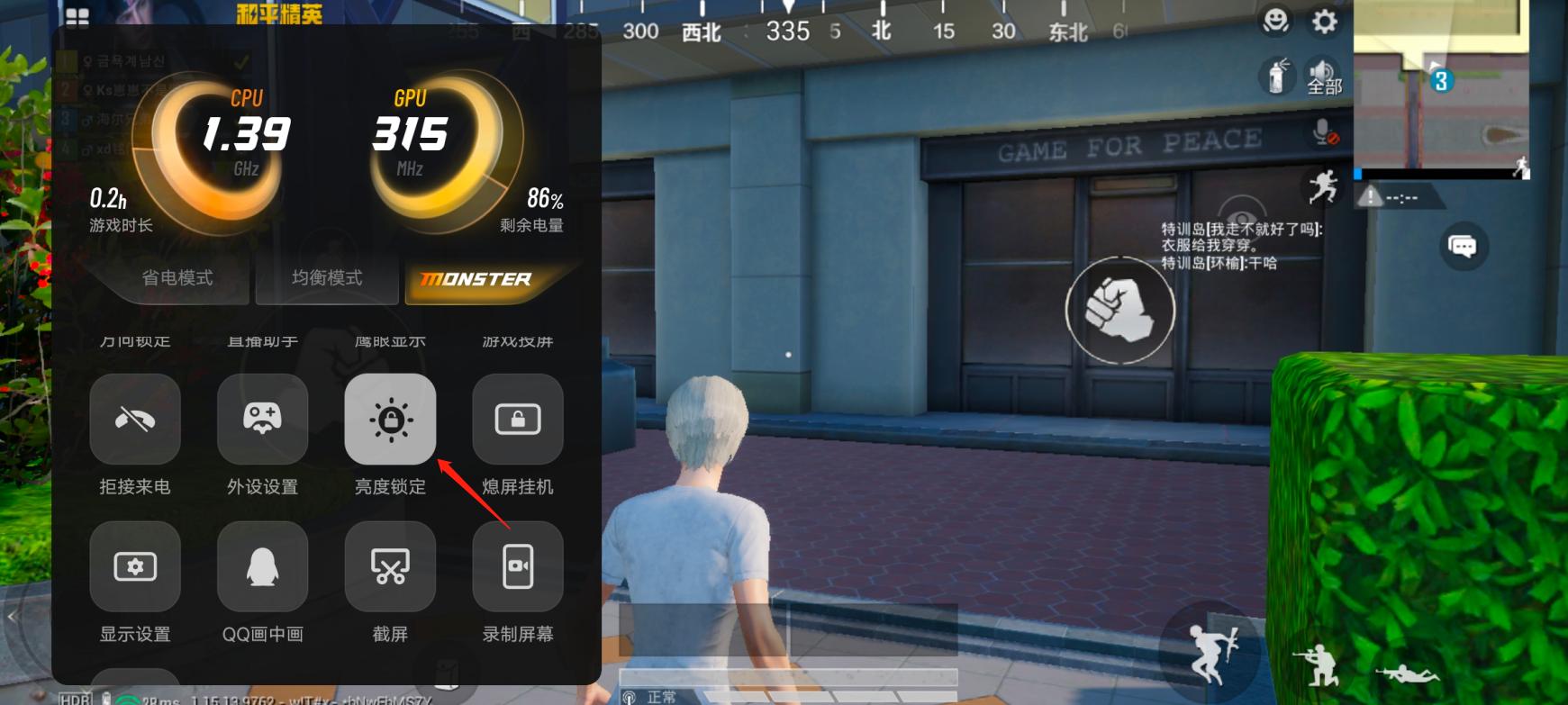Open the game settings gear icon
Viewport: 1568px width, 705px height.
pos(1324,21)
